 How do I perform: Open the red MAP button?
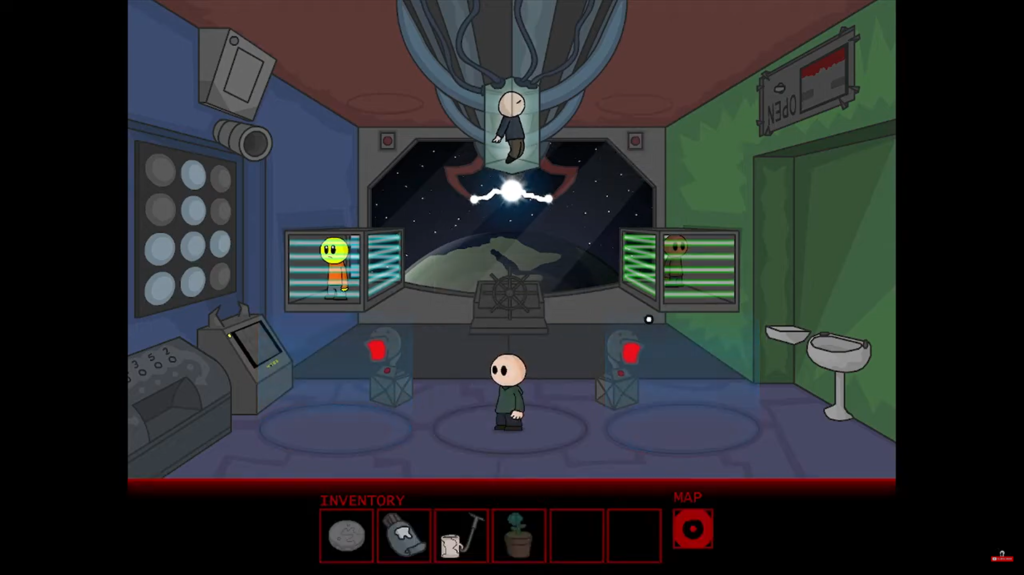pyautogui.click(x=692, y=529)
